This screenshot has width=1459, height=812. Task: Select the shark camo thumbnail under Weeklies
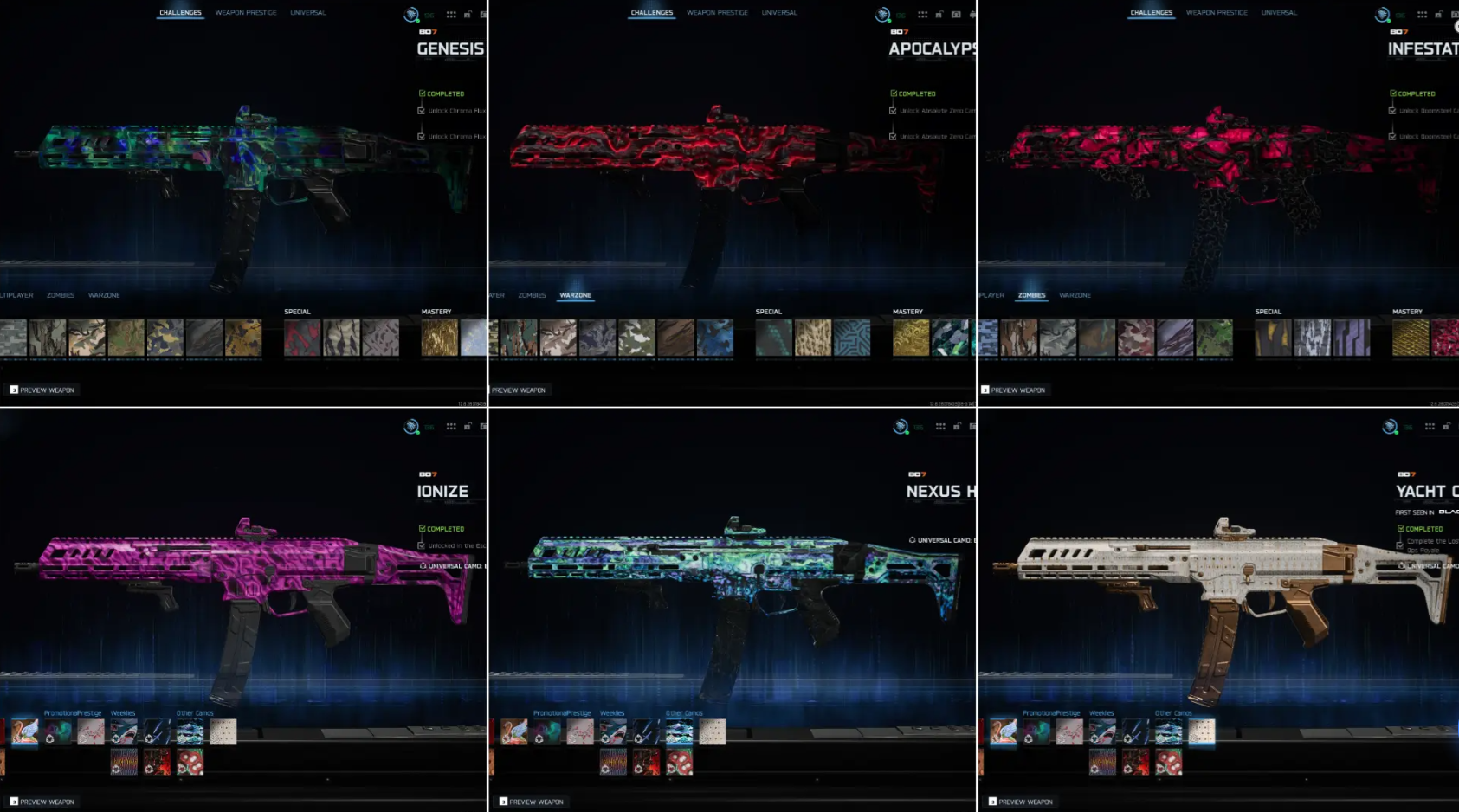122,730
